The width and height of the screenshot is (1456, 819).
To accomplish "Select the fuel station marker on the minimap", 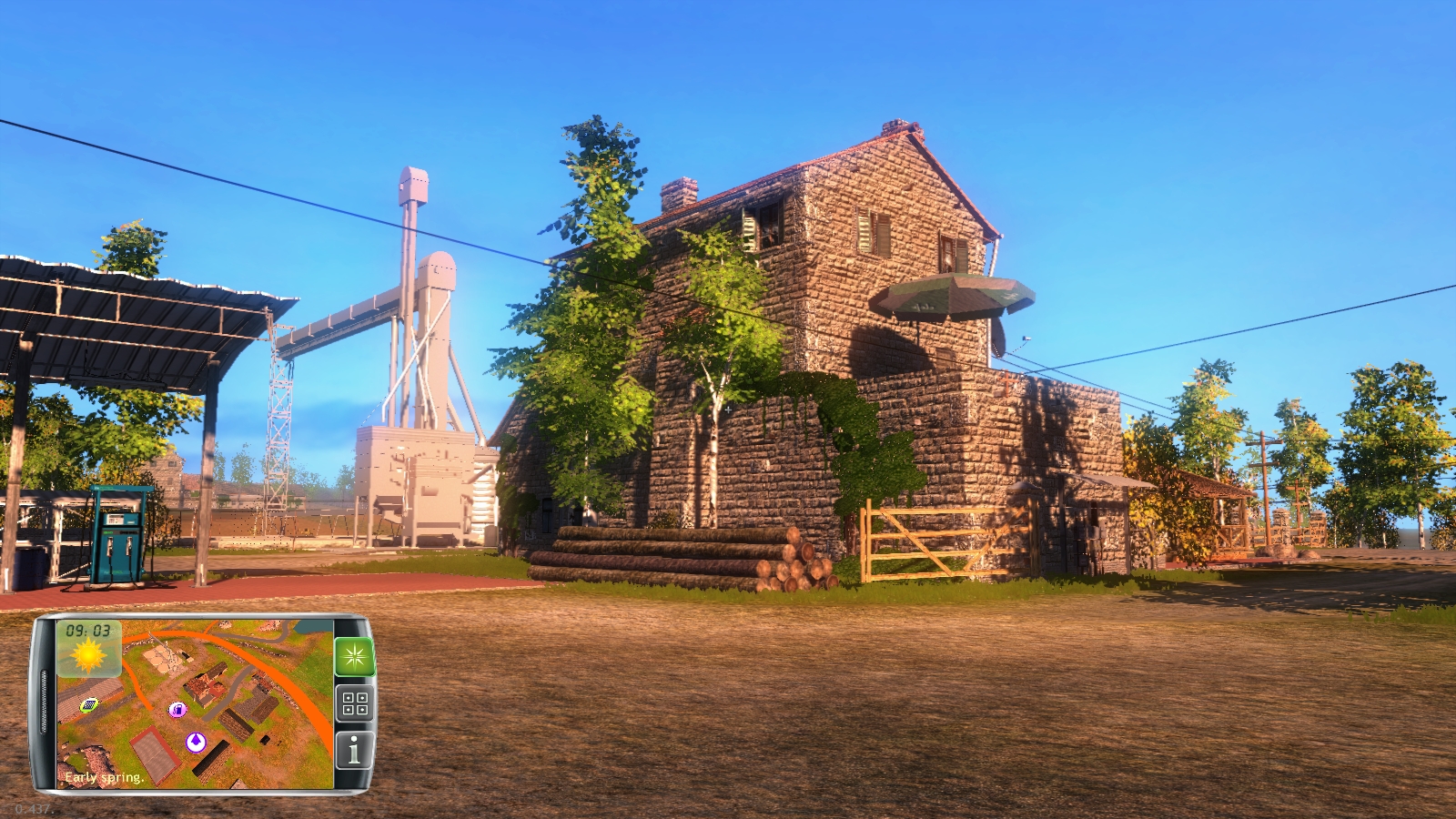I will 178,710.
